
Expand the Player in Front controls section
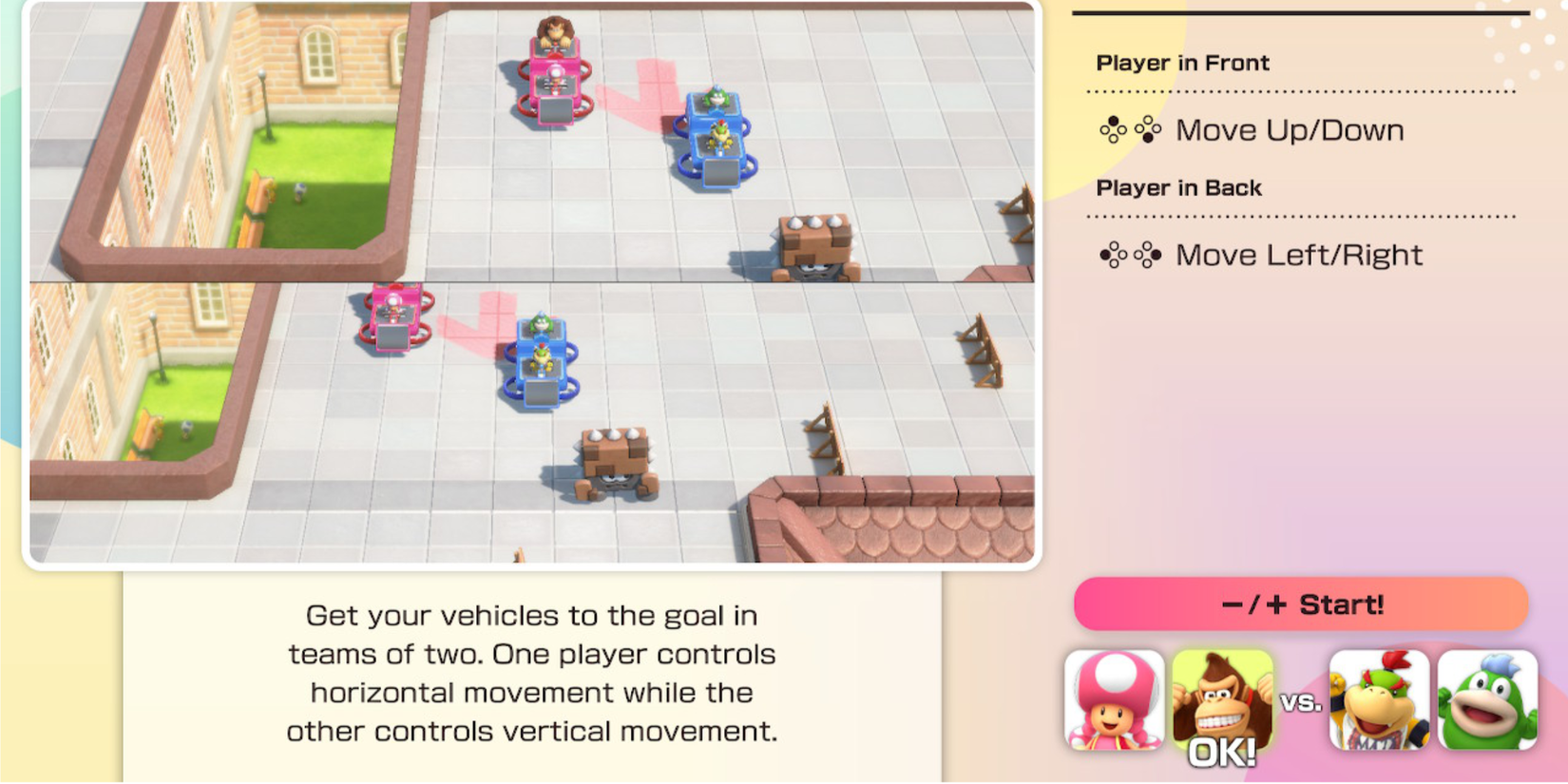click(1183, 63)
